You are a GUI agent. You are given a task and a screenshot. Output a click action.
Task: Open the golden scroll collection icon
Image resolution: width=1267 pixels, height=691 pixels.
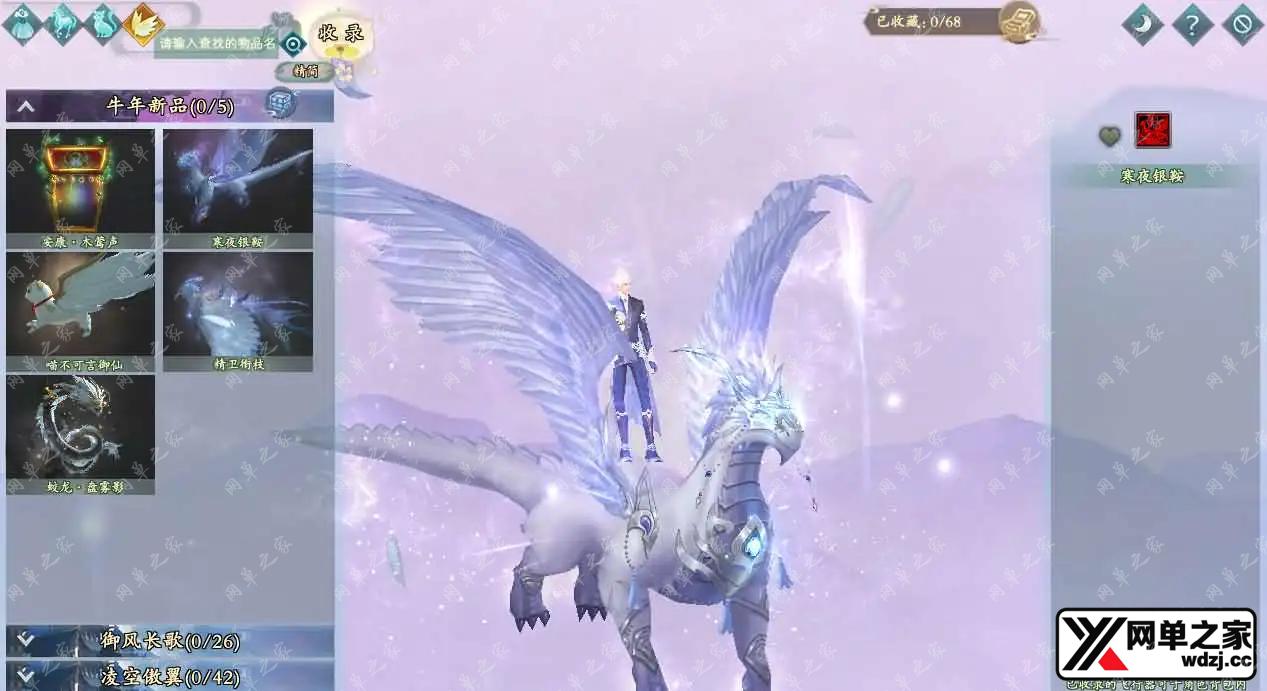click(x=1019, y=22)
